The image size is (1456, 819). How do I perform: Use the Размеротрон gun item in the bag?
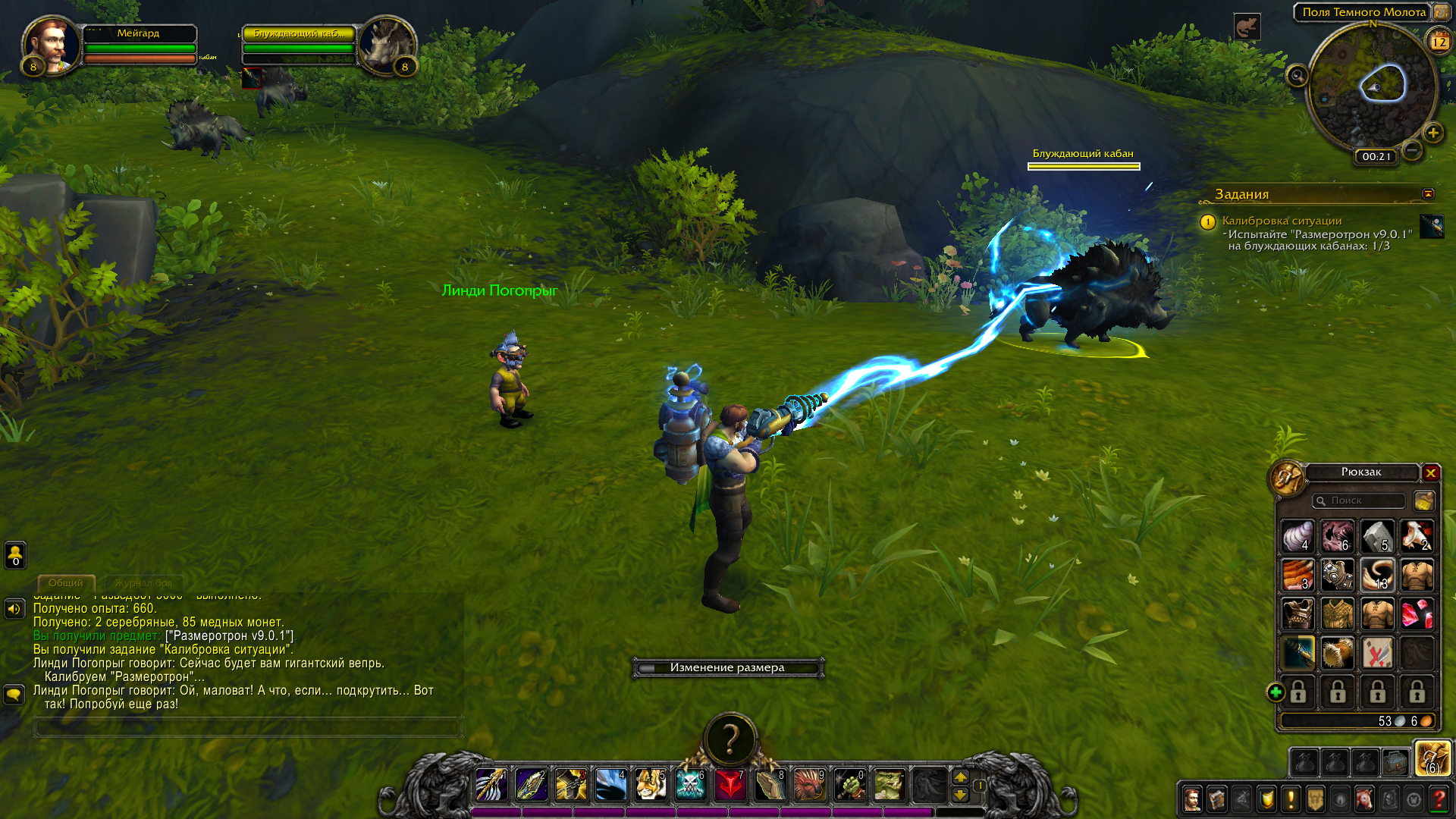(1298, 652)
